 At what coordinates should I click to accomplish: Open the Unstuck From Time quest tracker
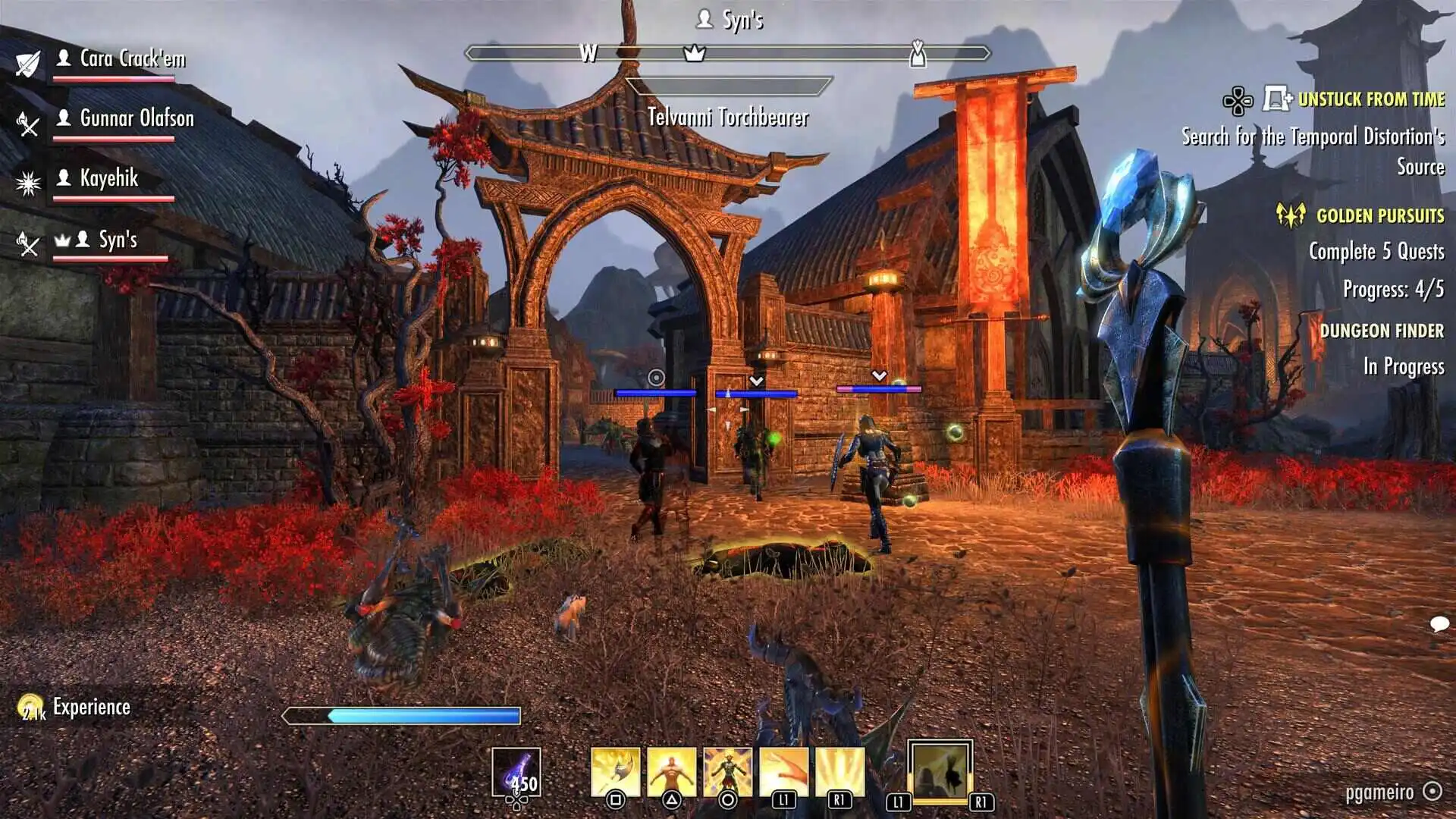[1370, 99]
